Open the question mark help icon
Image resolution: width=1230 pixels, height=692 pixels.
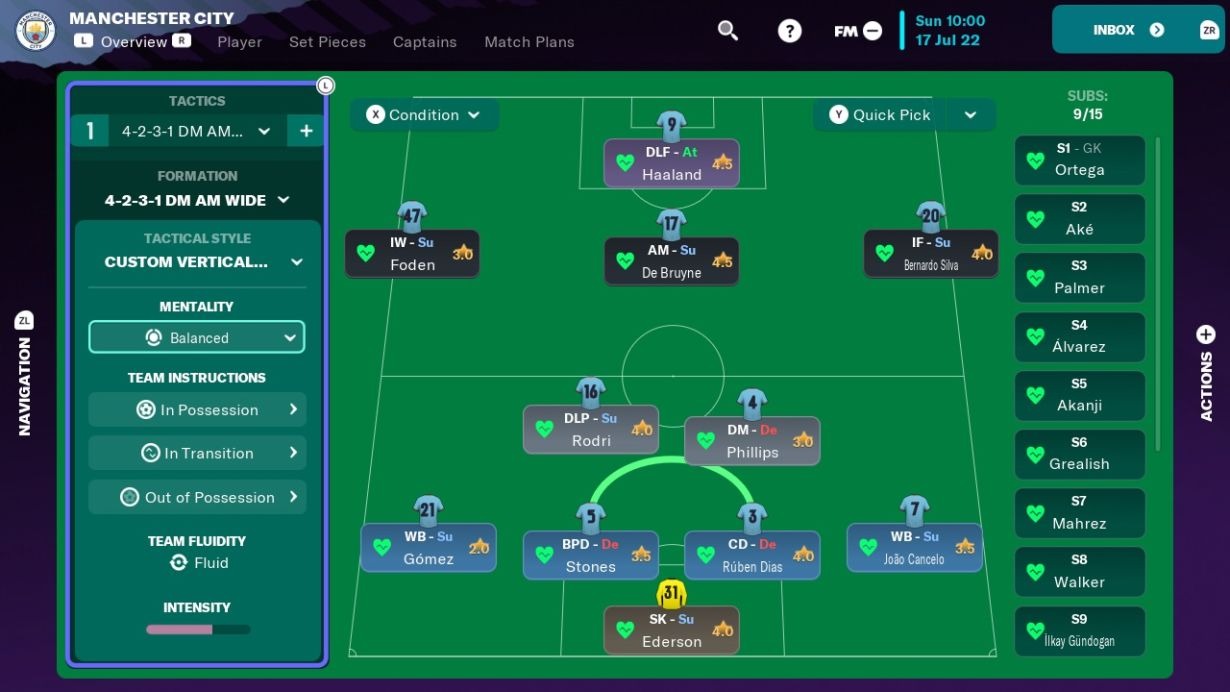790,31
